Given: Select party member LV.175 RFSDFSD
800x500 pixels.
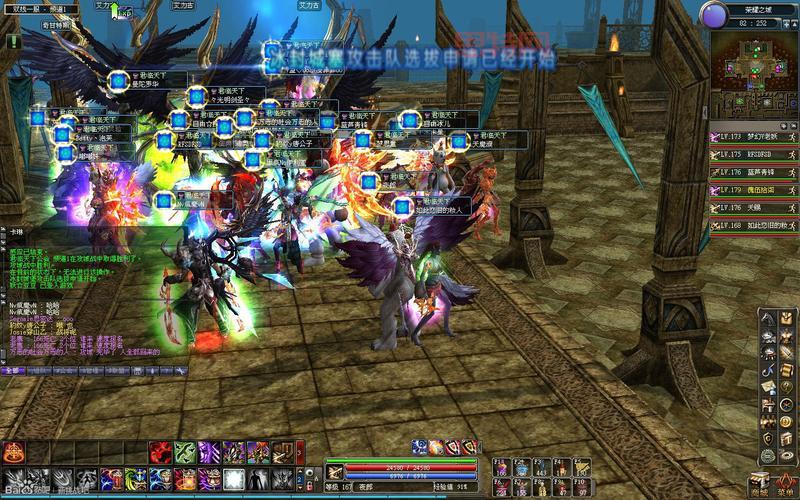Looking at the screenshot, I should 754,154.
